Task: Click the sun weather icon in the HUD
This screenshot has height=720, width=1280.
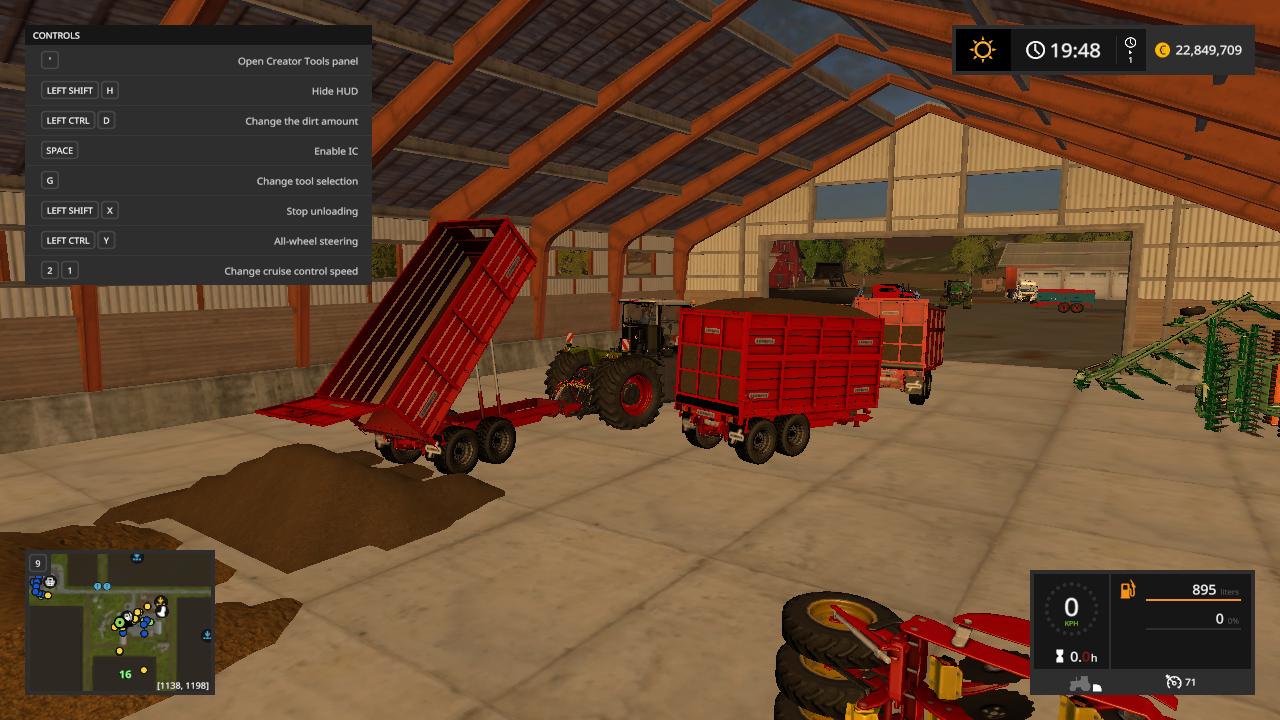Action: [x=981, y=49]
